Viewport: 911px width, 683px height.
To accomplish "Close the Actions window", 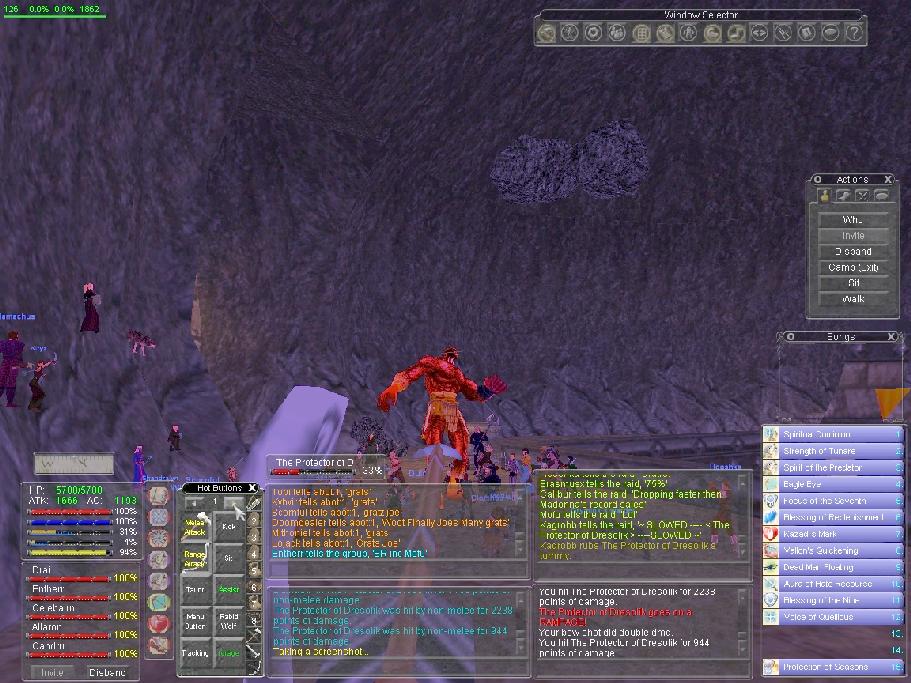I will pos(887,179).
